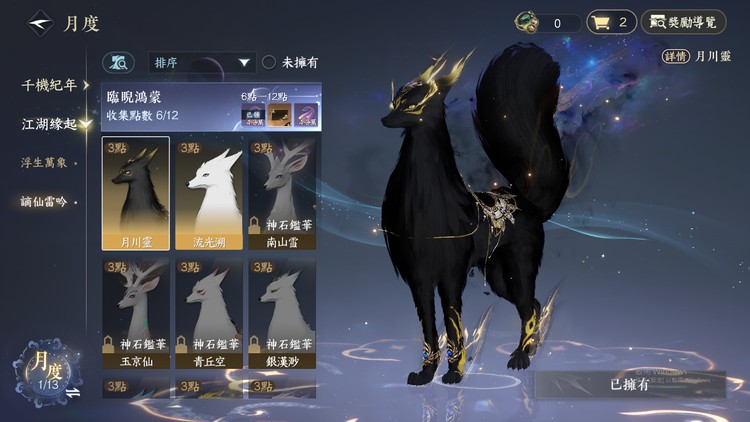Open the 獎勵導覽 reward guide
The image size is (750, 422).
[x=683, y=22]
